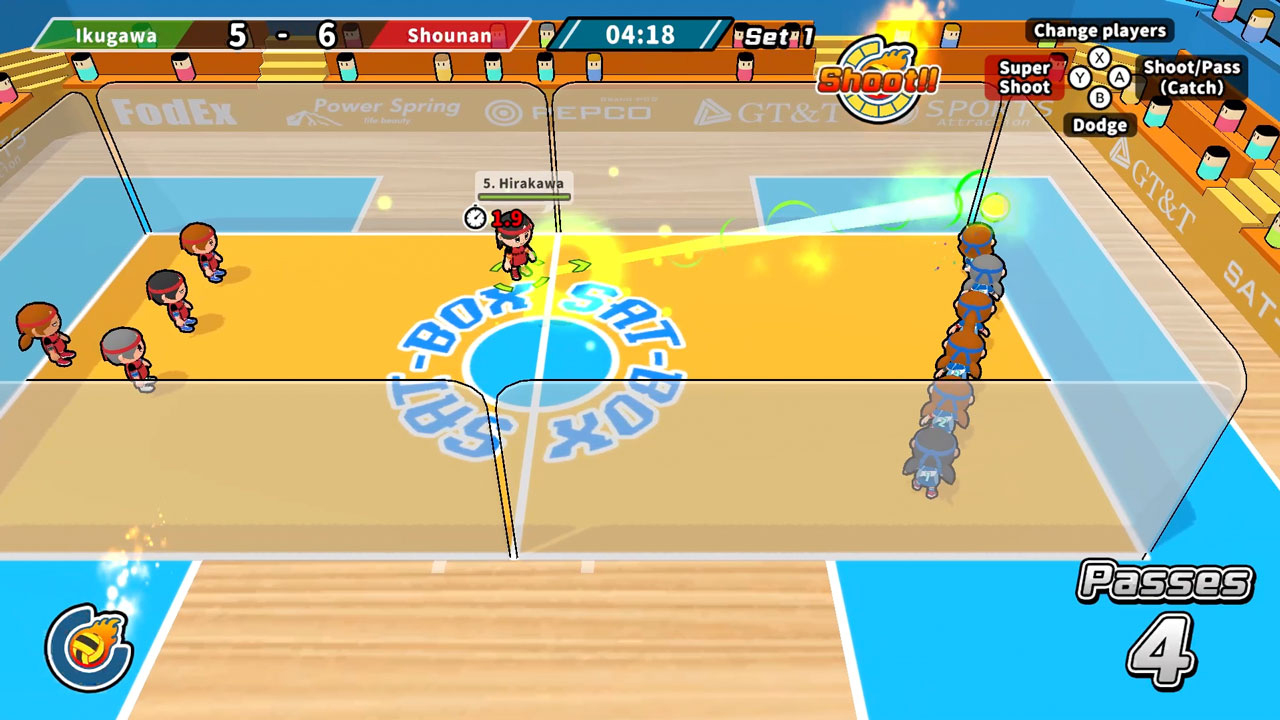Click the volleyball club emblem in bottom-left corner
The image size is (1280, 720).
point(88,645)
